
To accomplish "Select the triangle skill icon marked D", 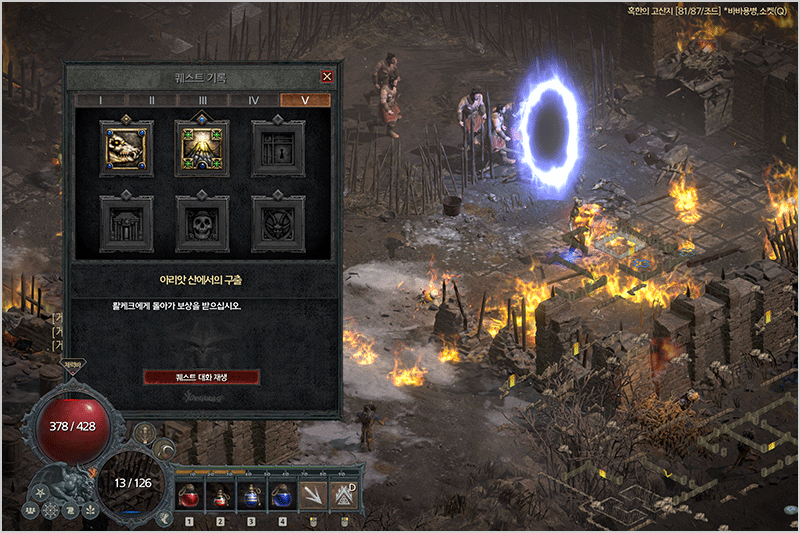I will [344, 493].
